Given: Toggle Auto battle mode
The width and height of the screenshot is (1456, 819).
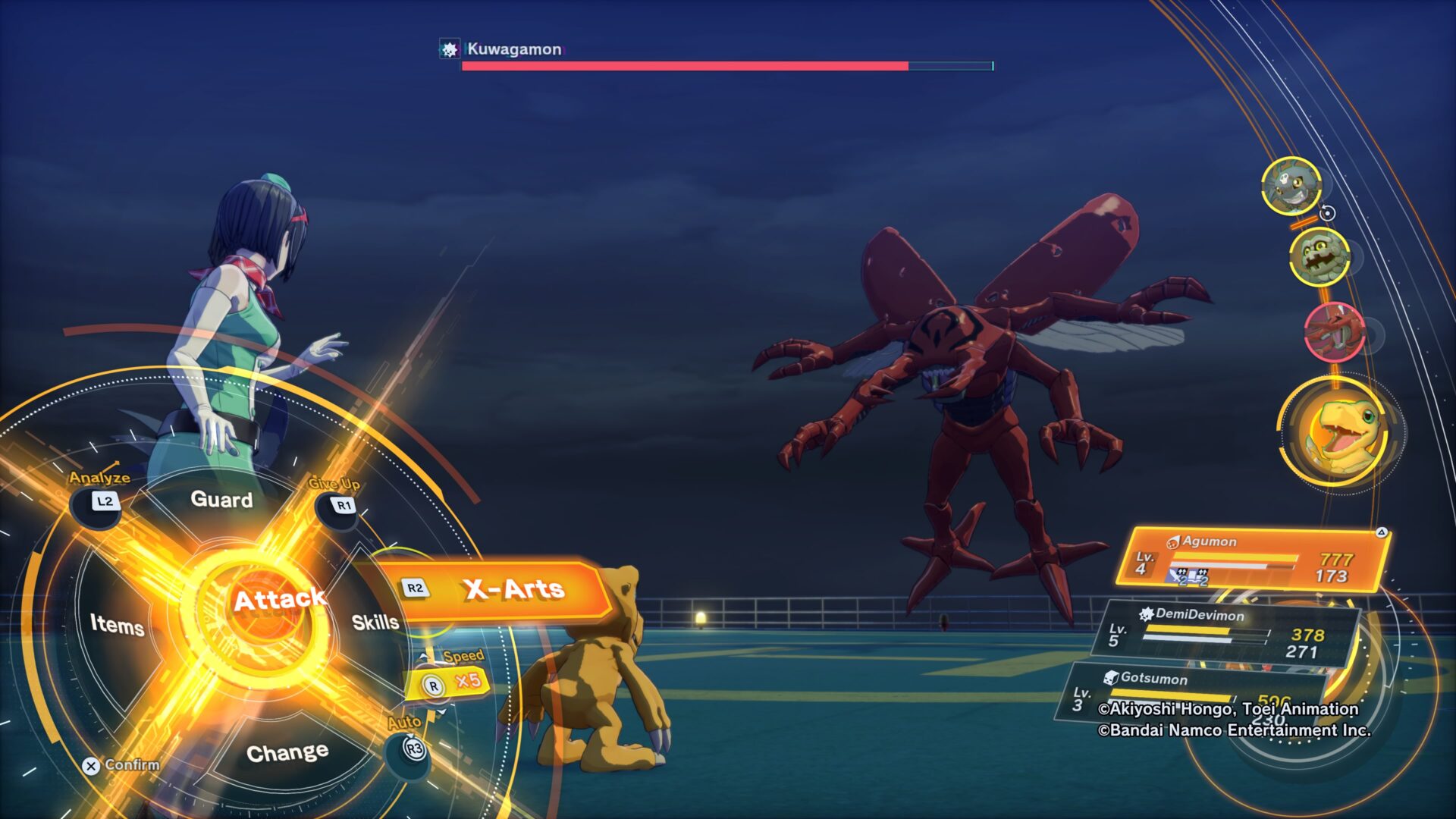Looking at the screenshot, I should tap(413, 748).
